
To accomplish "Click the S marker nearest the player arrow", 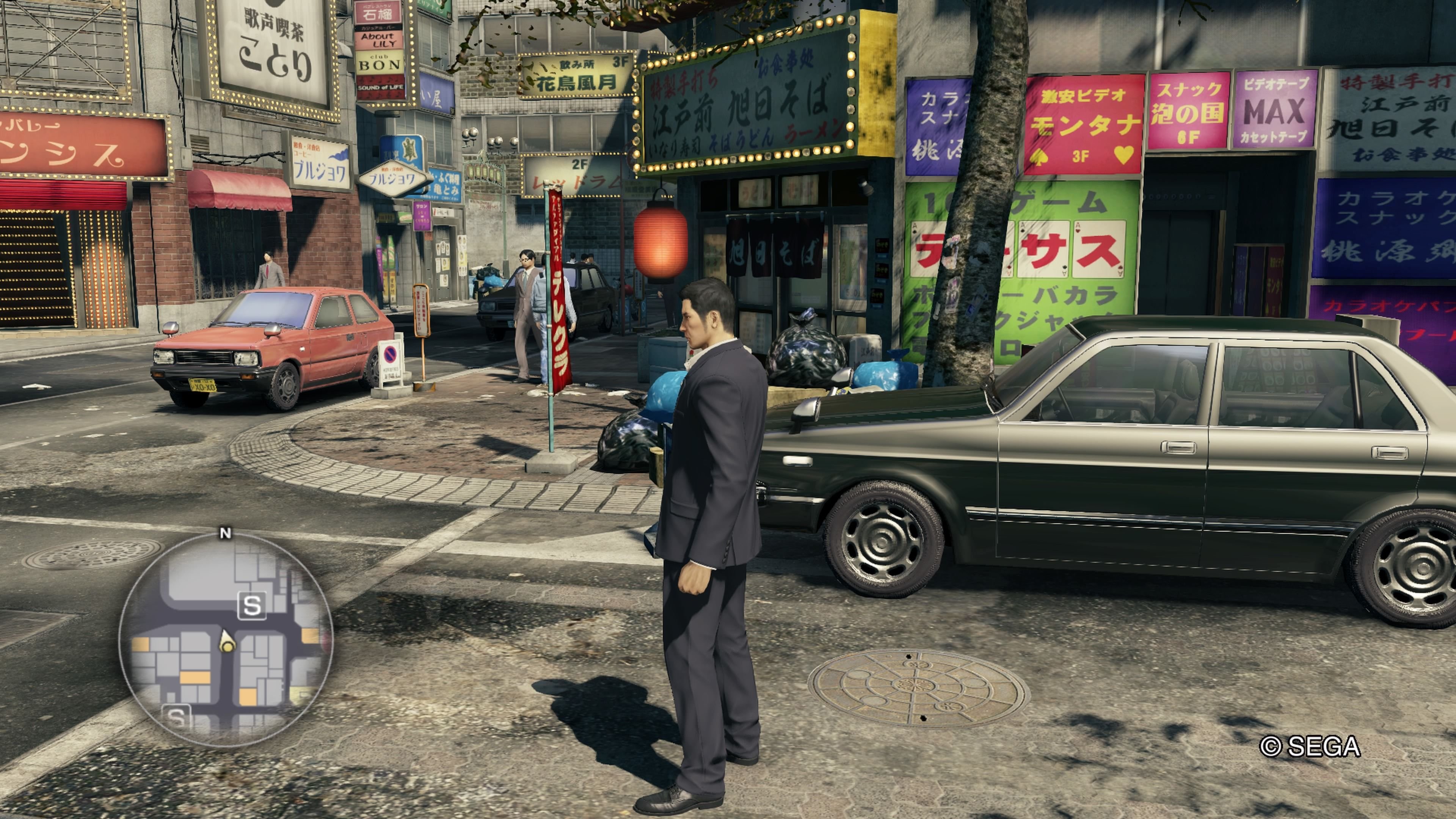I will [251, 606].
